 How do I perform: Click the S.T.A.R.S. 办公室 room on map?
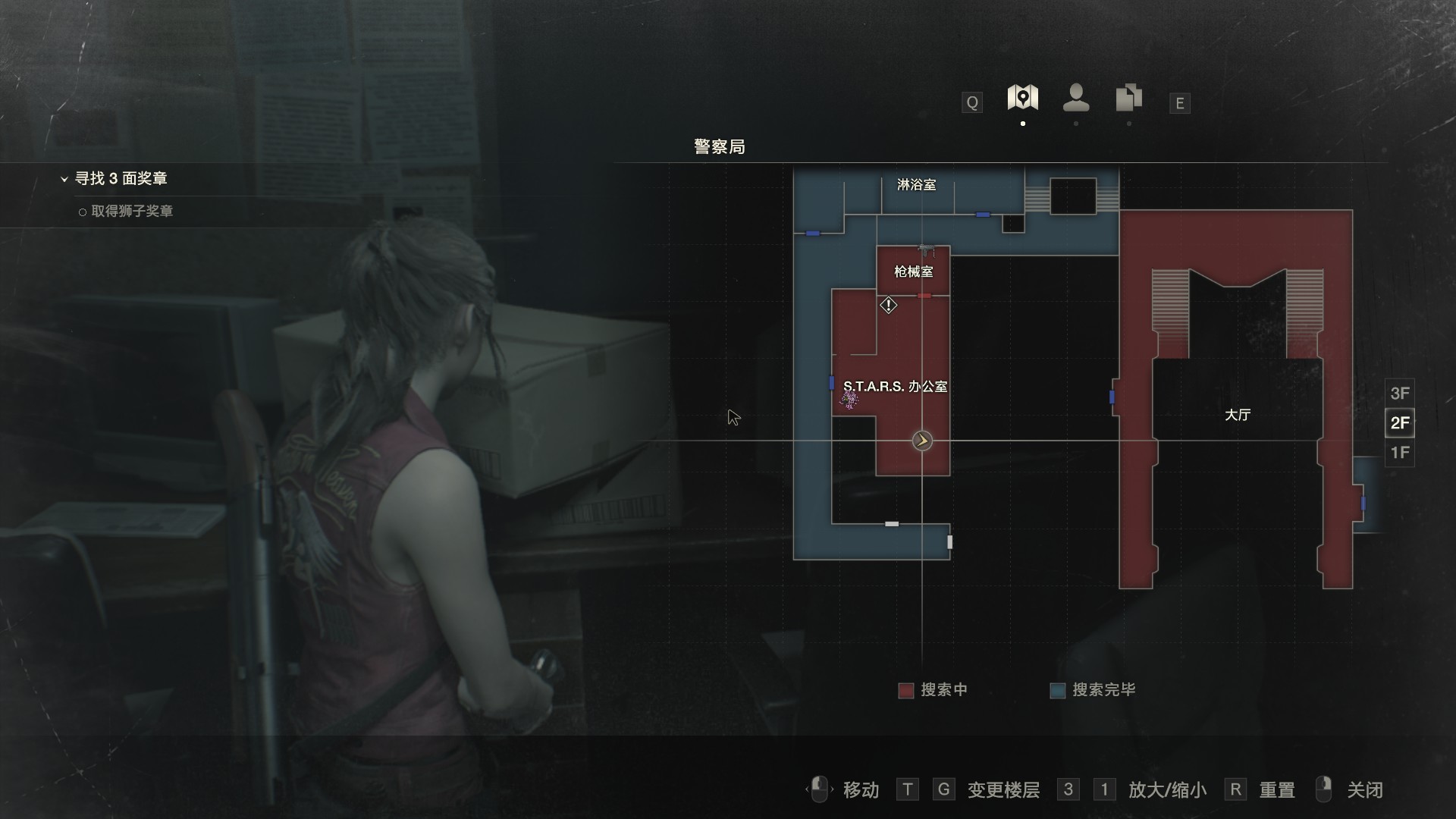[x=895, y=387]
